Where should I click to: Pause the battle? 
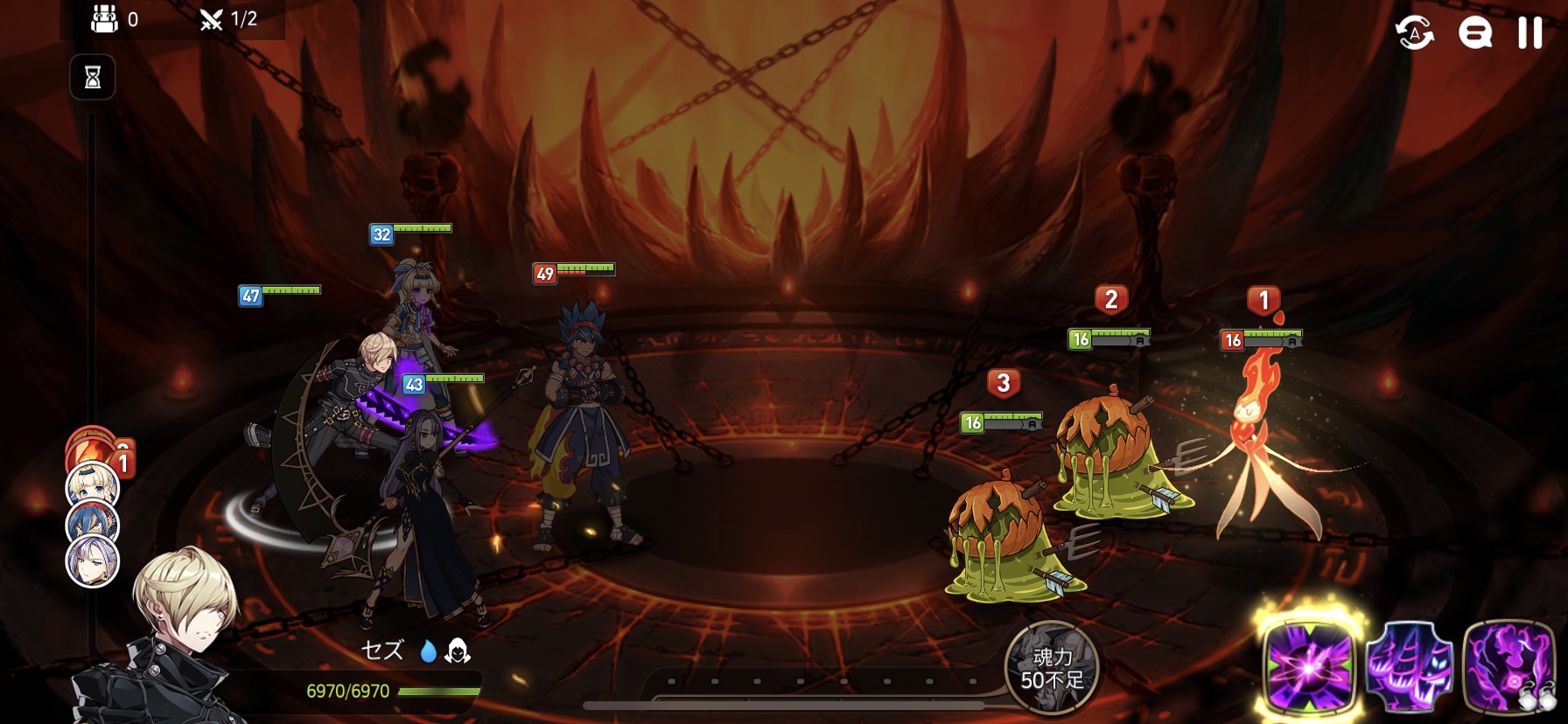[x=1529, y=33]
